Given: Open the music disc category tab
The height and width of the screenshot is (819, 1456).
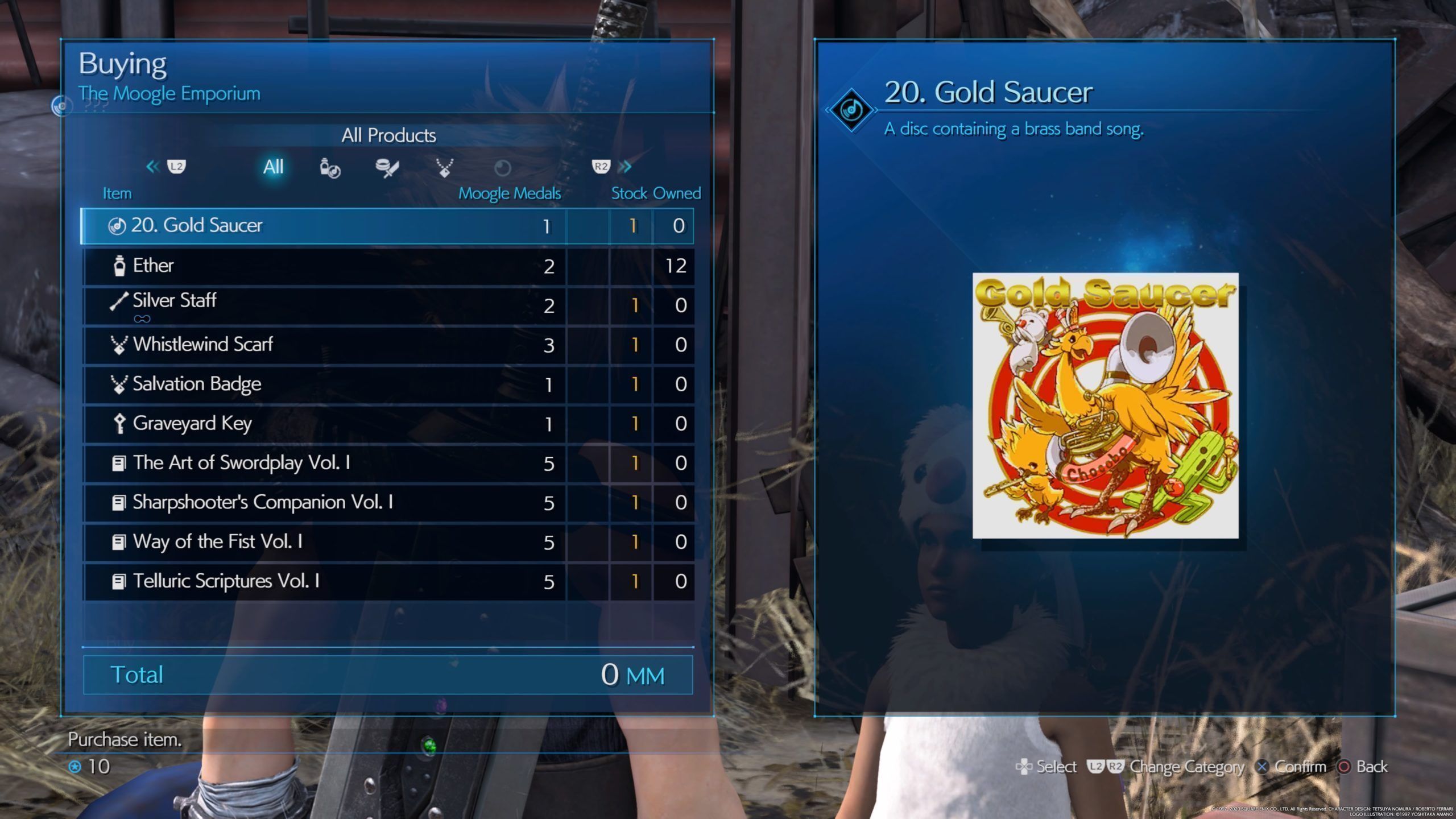Looking at the screenshot, I should [502, 168].
